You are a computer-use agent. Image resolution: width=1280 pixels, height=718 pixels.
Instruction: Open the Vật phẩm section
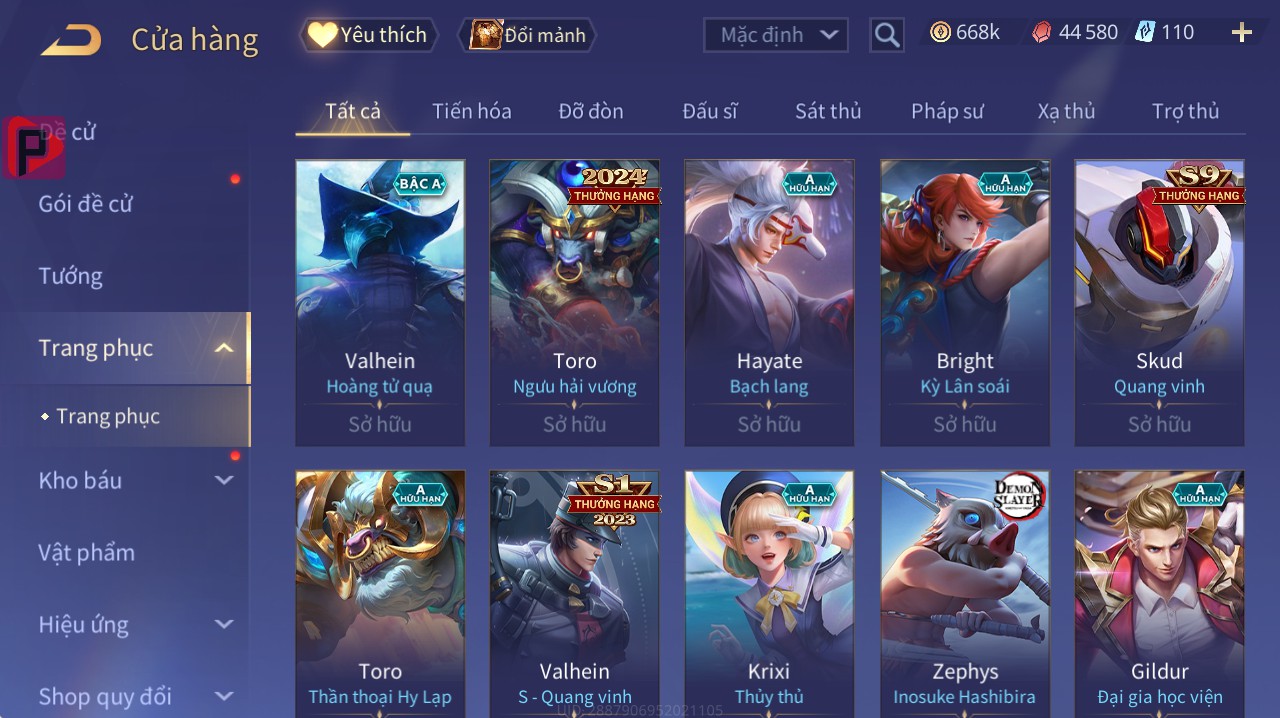(86, 553)
